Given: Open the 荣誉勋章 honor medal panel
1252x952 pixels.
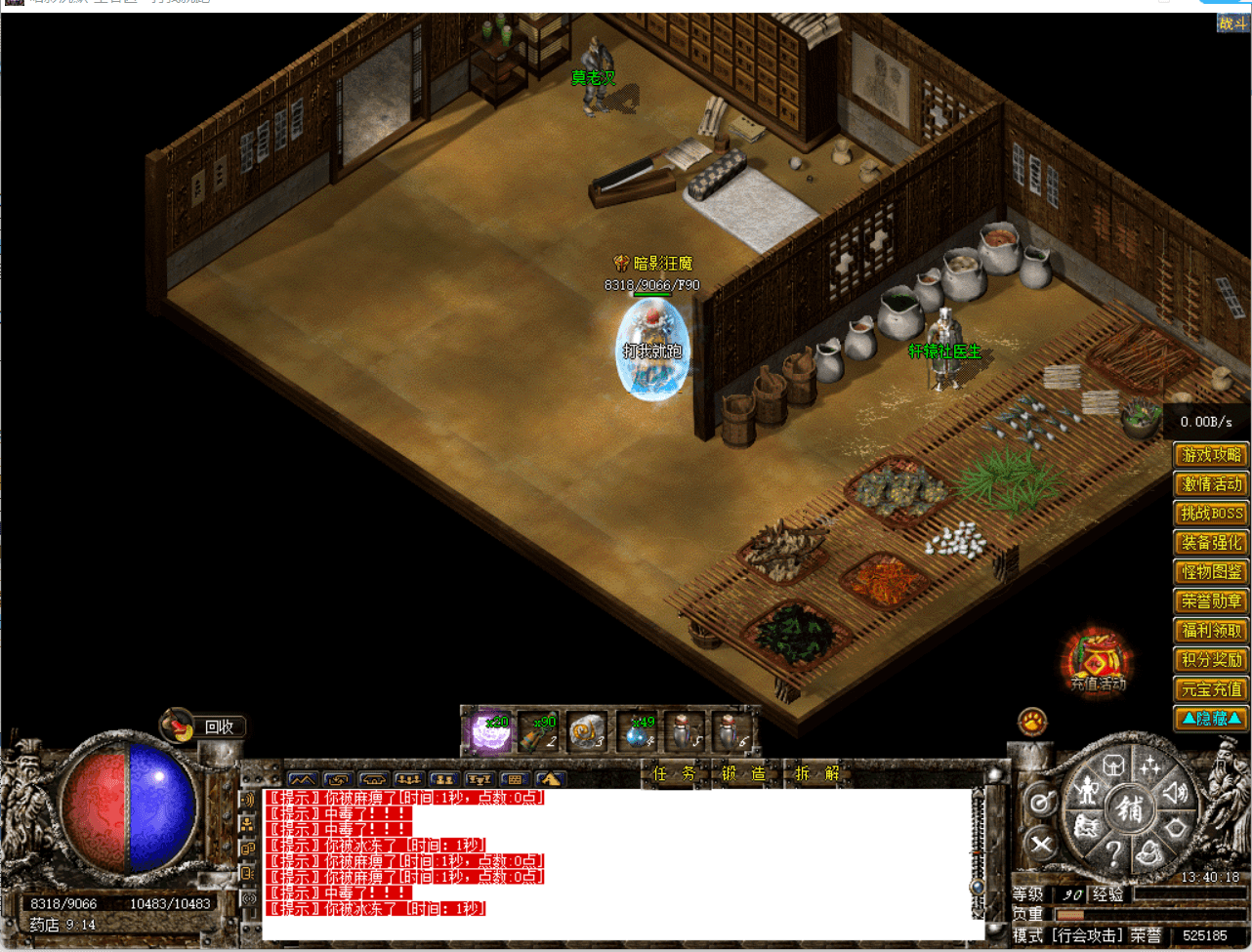Looking at the screenshot, I should (1211, 601).
